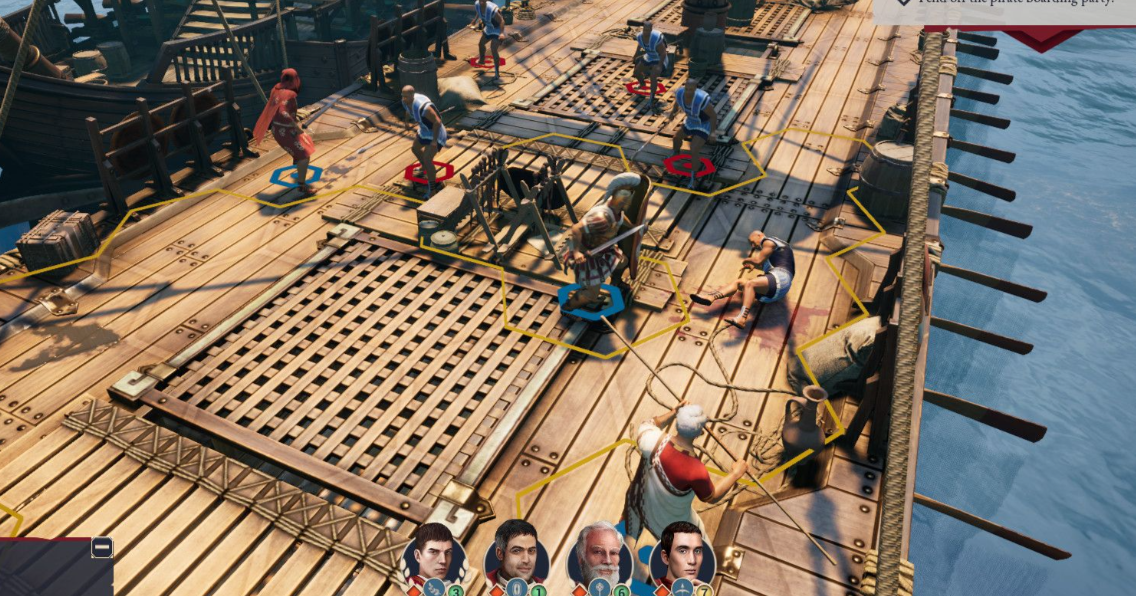This screenshot has height=596, width=1136.
Task: Select the party portrait with the bow icon
Action: [x=681, y=552]
